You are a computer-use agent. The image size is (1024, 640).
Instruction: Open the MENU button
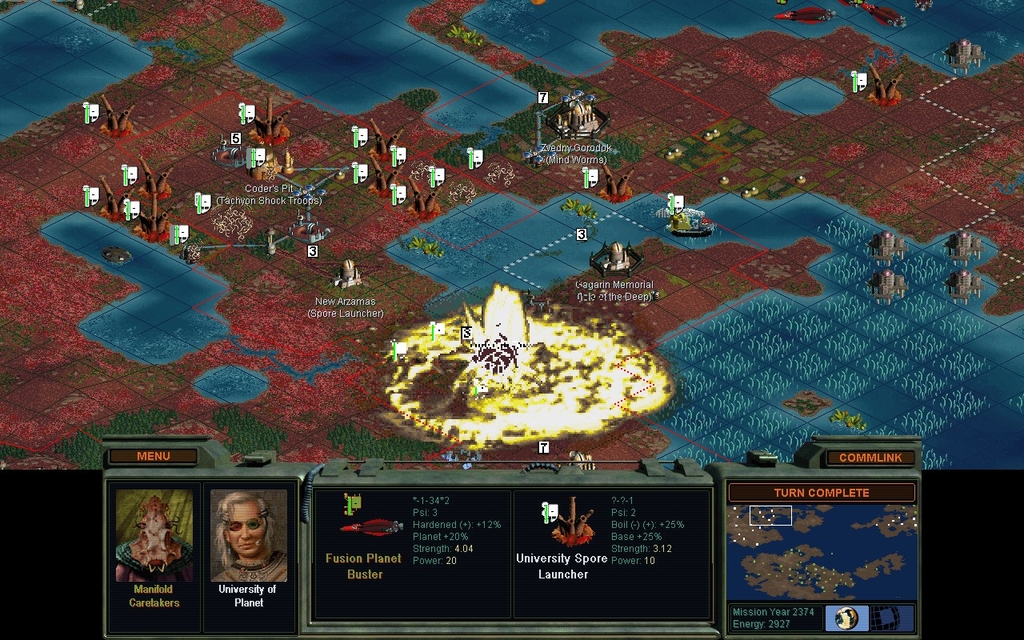coord(153,457)
